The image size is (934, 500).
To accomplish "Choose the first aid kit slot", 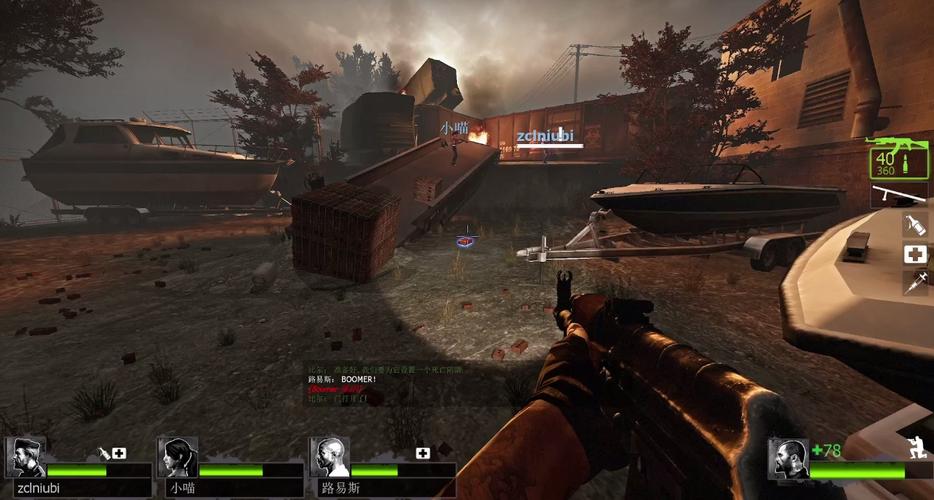I will click(914, 254).
